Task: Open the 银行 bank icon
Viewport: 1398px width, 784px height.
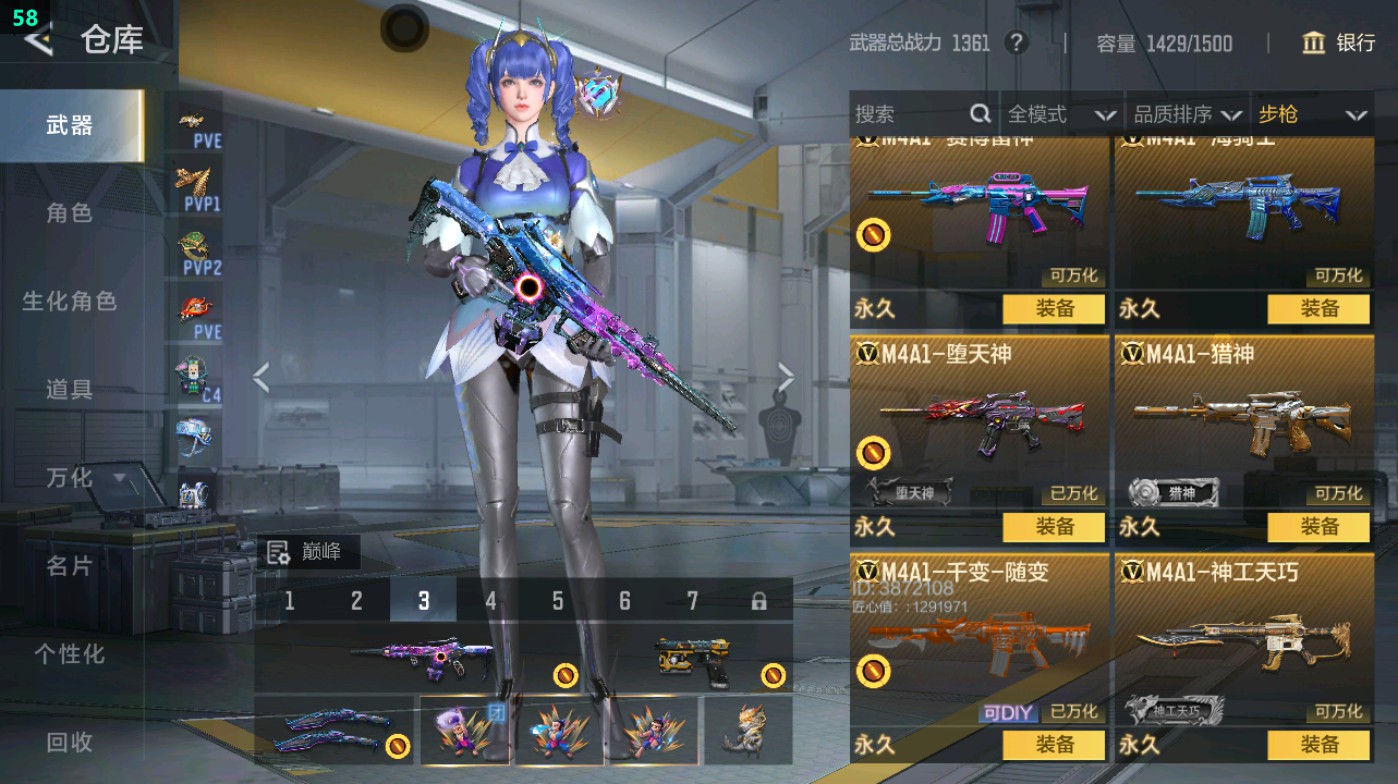Action: 1315,44
